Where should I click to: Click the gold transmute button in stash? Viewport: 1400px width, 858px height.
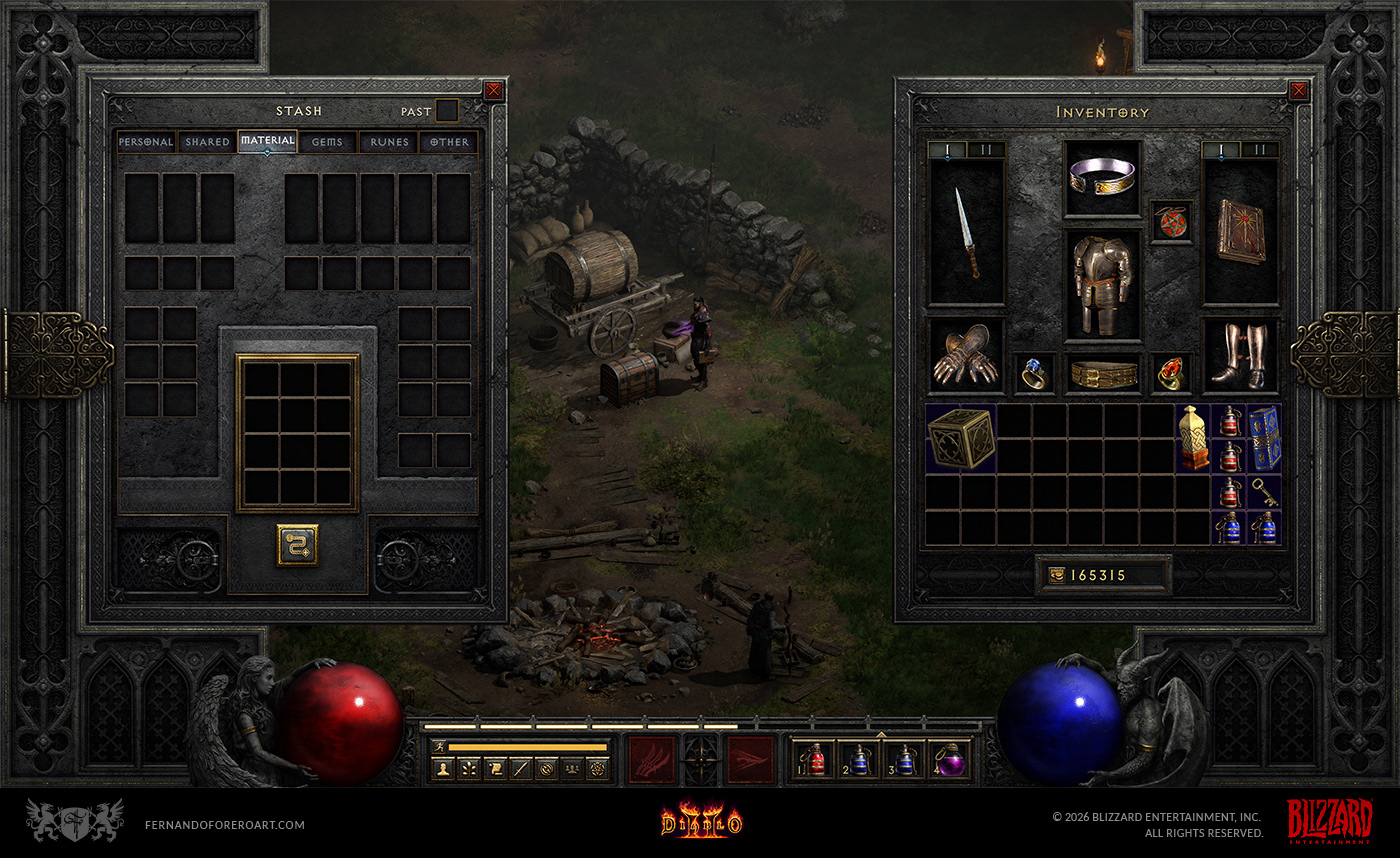click(297, 545)
